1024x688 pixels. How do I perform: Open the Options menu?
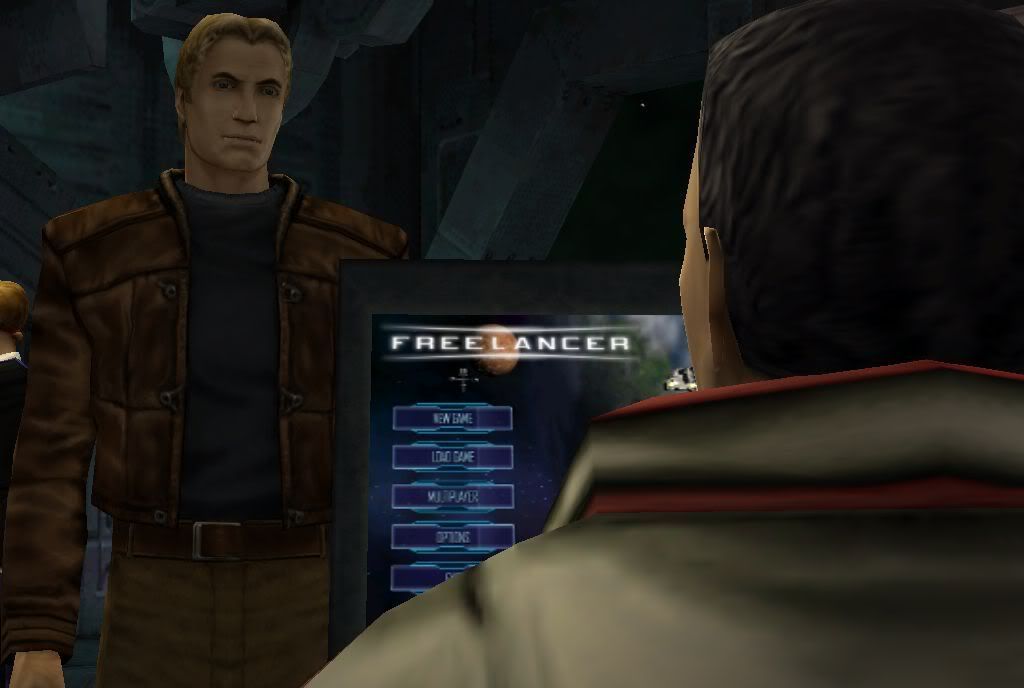[453, 536]
